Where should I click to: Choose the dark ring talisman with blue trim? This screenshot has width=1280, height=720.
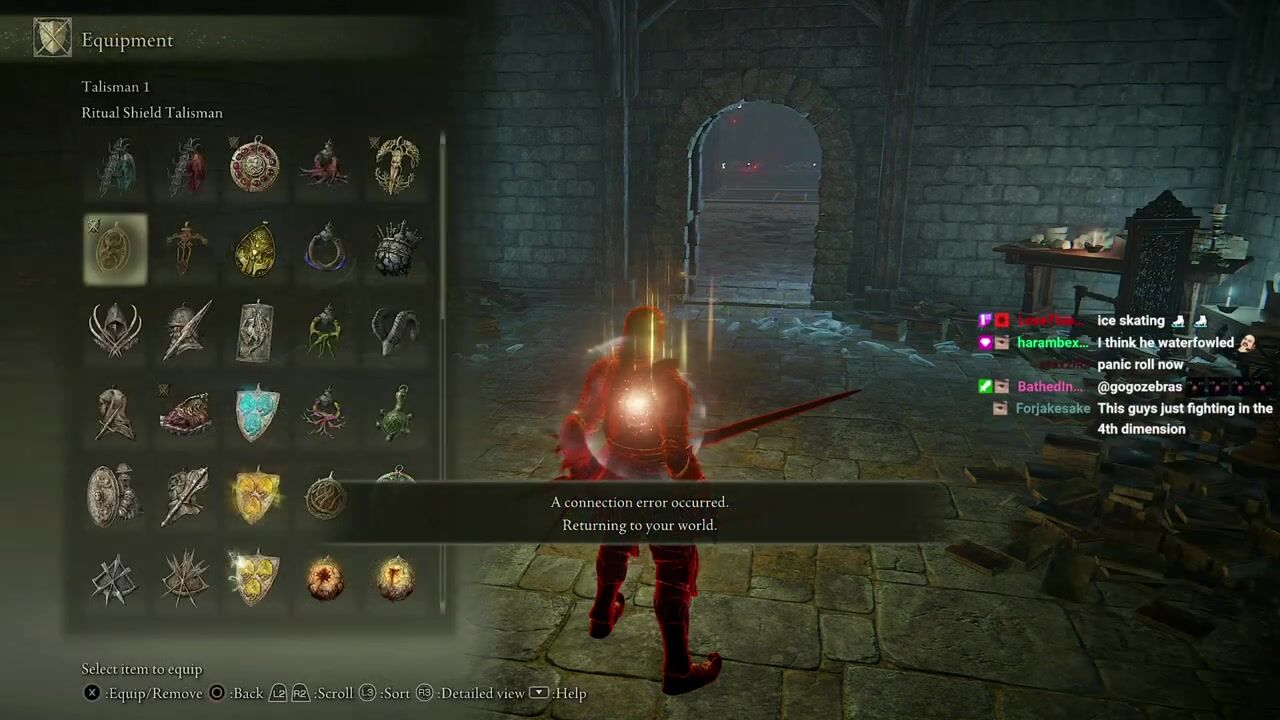(x=325, y=249)
